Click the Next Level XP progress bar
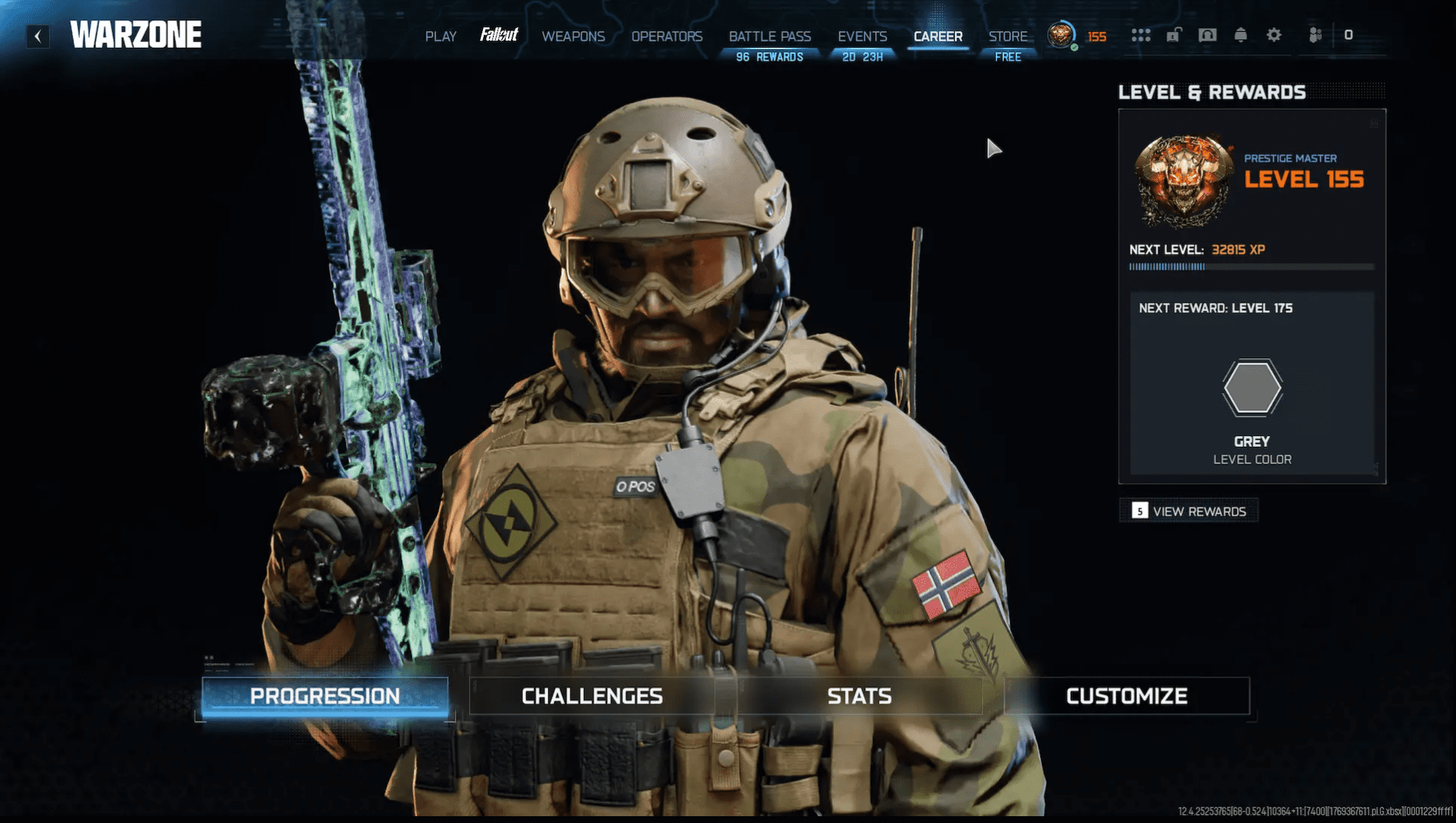 [x=1251, y=266]
